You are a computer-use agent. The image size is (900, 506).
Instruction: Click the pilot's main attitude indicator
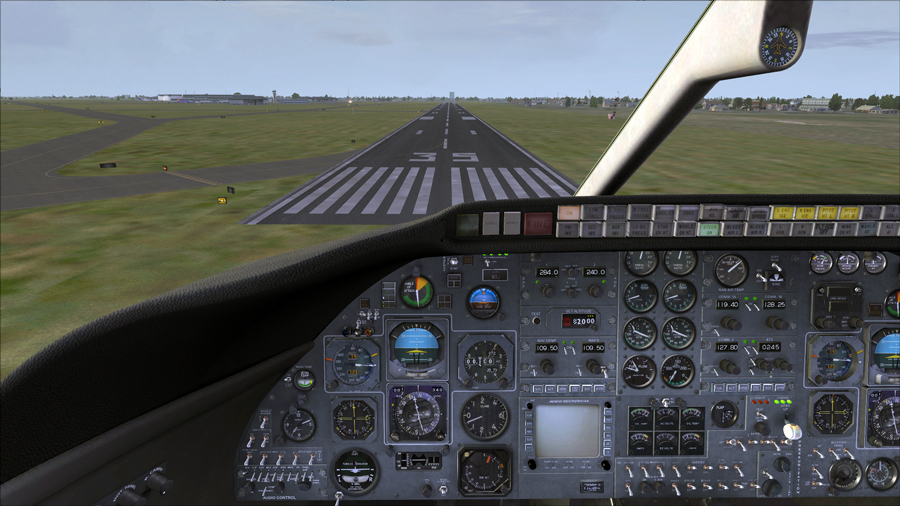pyautogui.click(x=417, y=346)
